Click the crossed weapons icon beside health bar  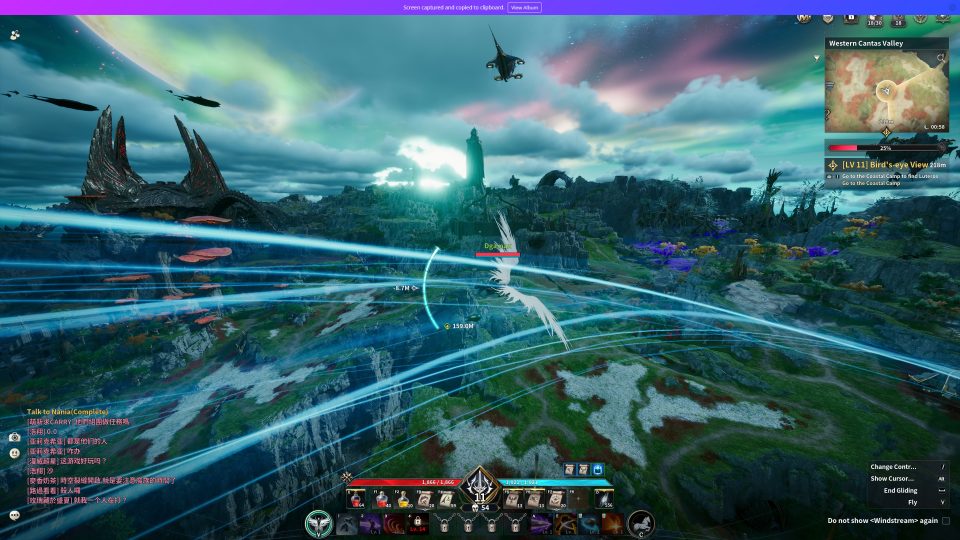[x=347, y=478]
